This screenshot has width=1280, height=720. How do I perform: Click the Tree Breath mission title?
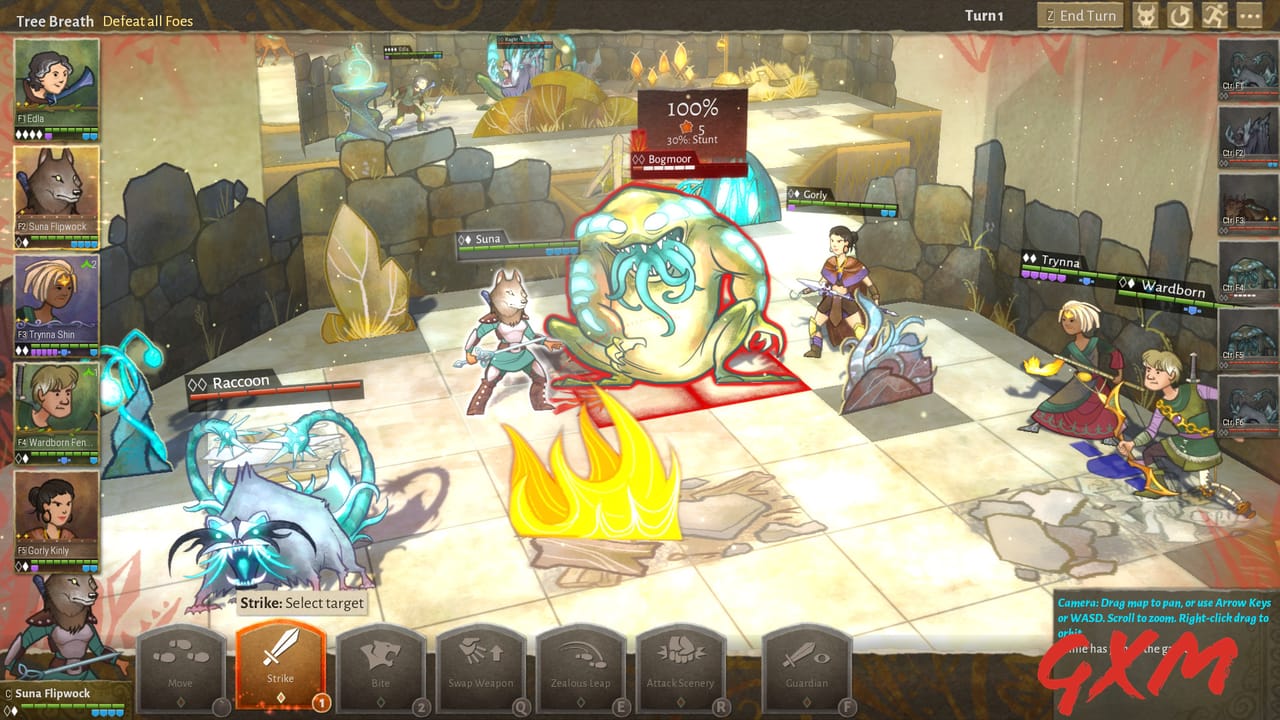tap(53, 19)
